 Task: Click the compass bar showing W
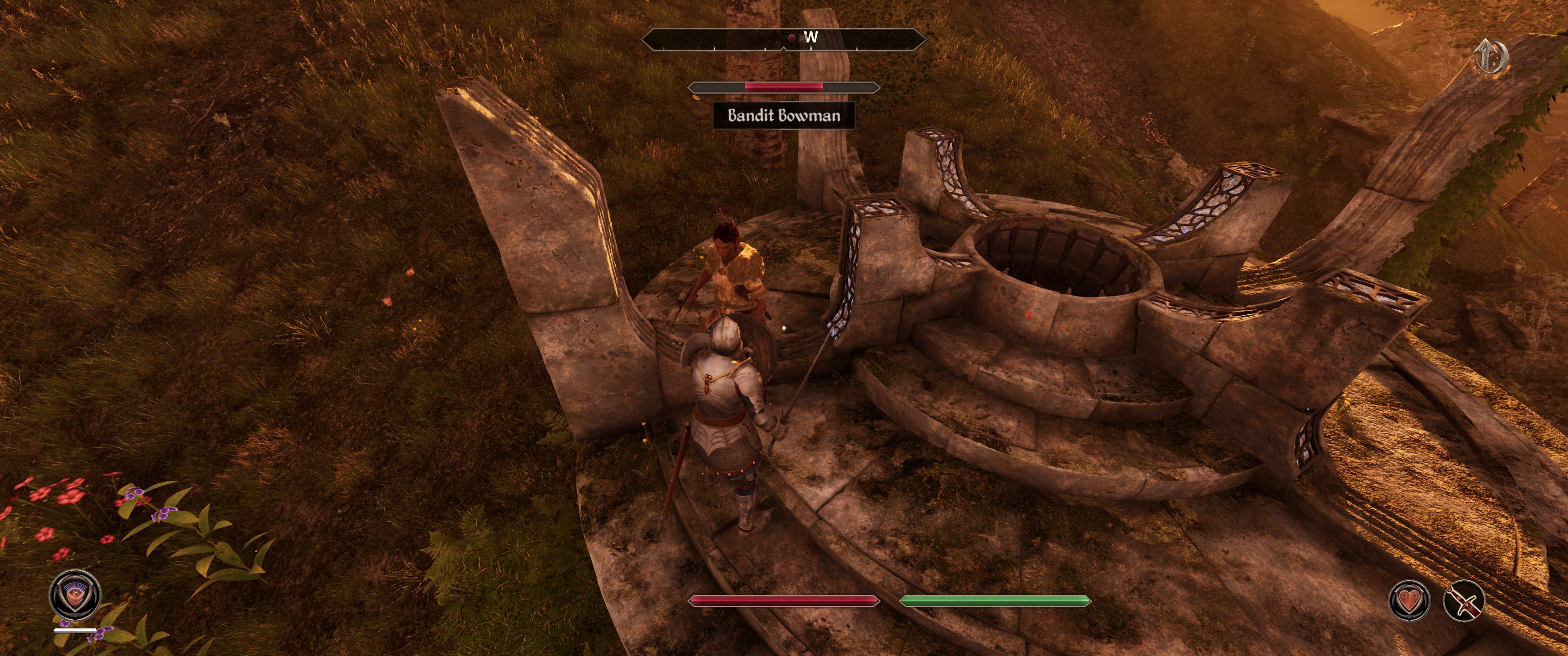784,39
